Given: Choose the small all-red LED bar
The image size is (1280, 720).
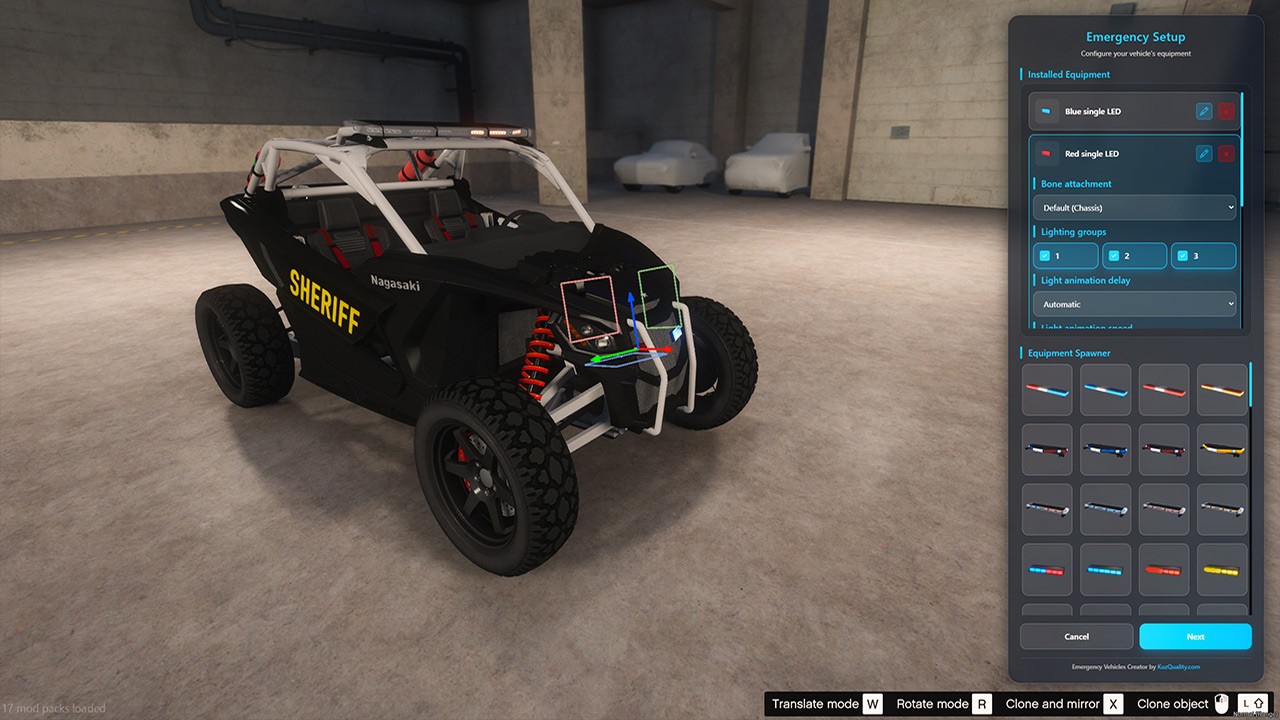Looking at the screenshot, I should (x=1164, y=570).
